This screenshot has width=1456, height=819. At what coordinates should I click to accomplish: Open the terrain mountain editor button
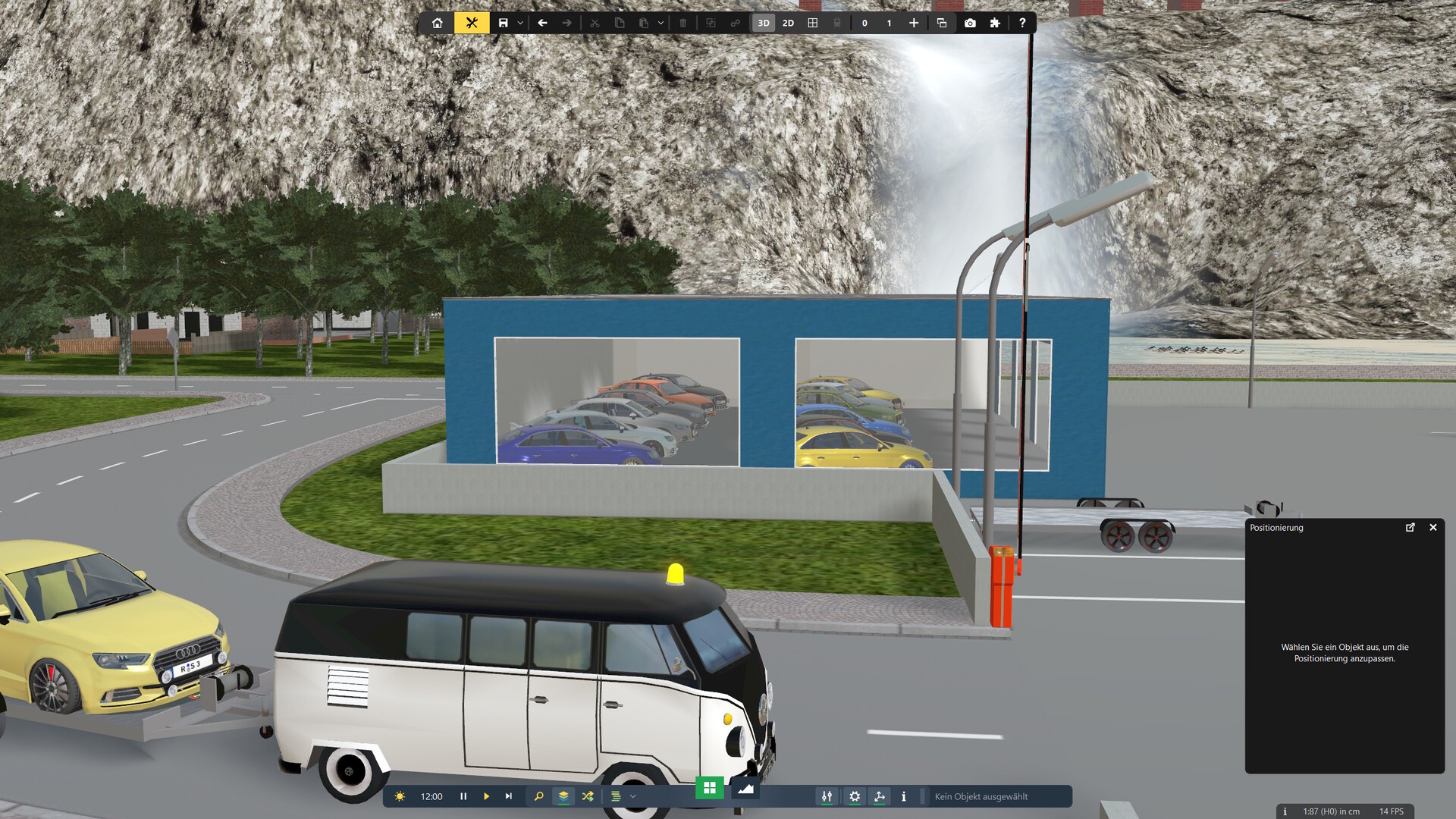[745, 788]
